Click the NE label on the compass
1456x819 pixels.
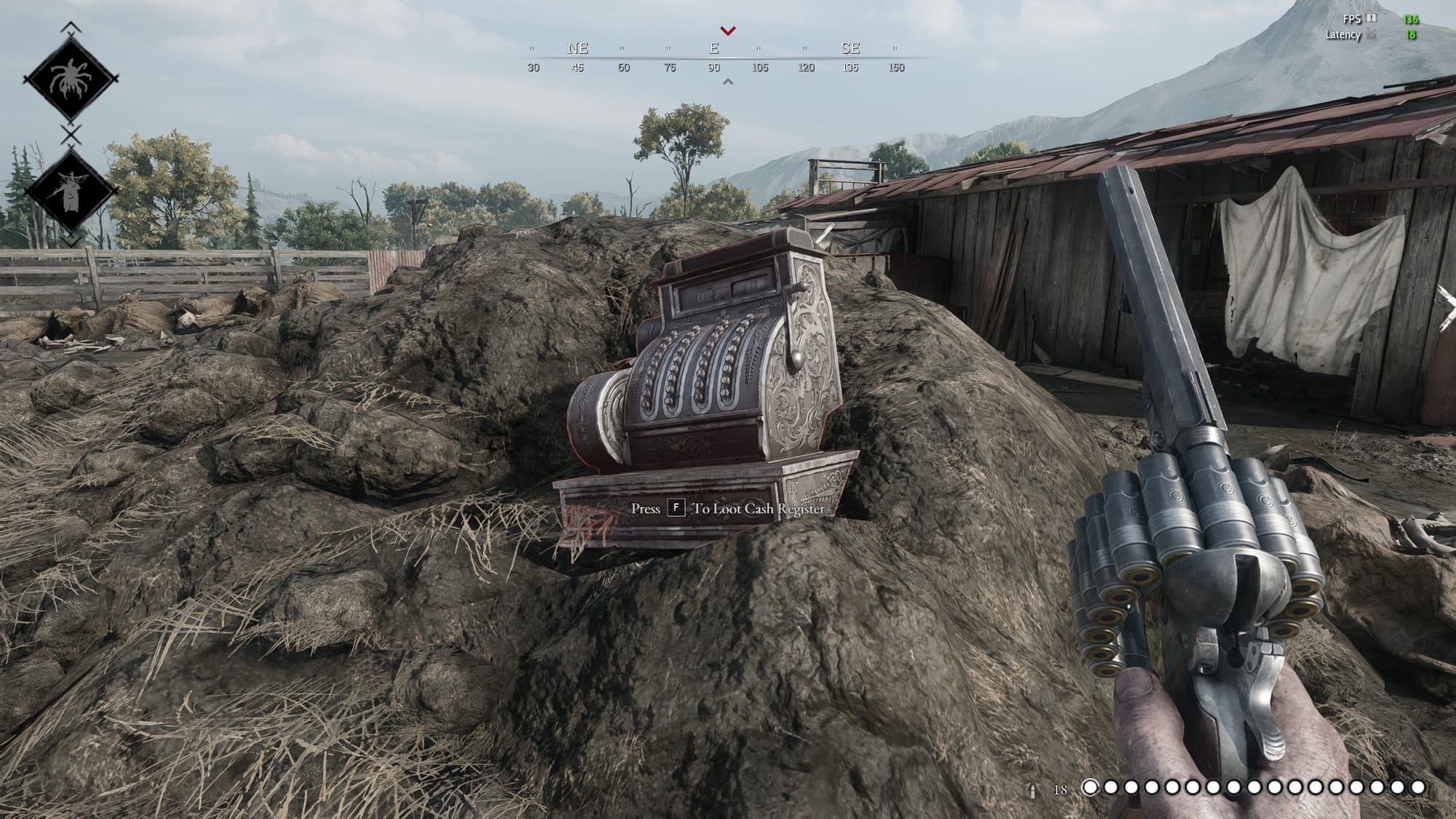575,48
